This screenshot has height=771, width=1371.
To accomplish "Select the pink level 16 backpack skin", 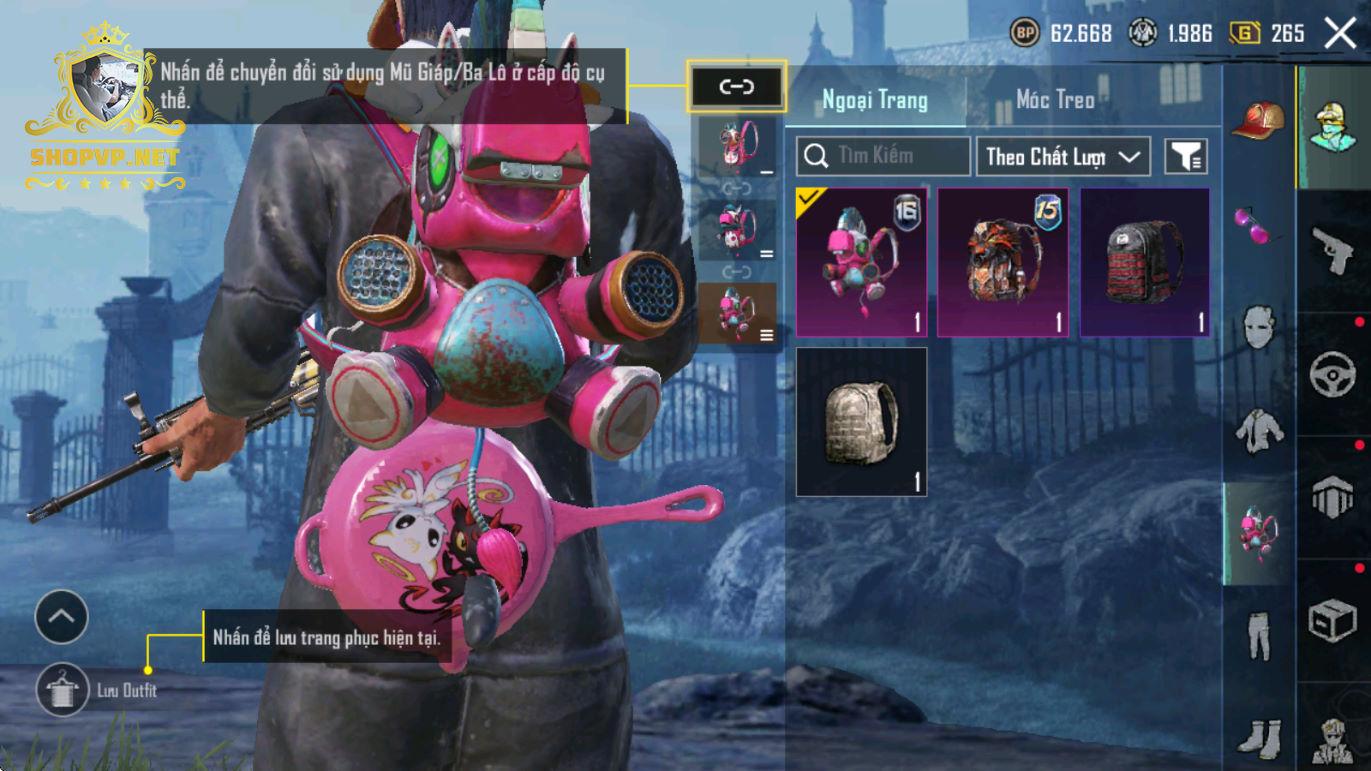I will tap(861, 262).
